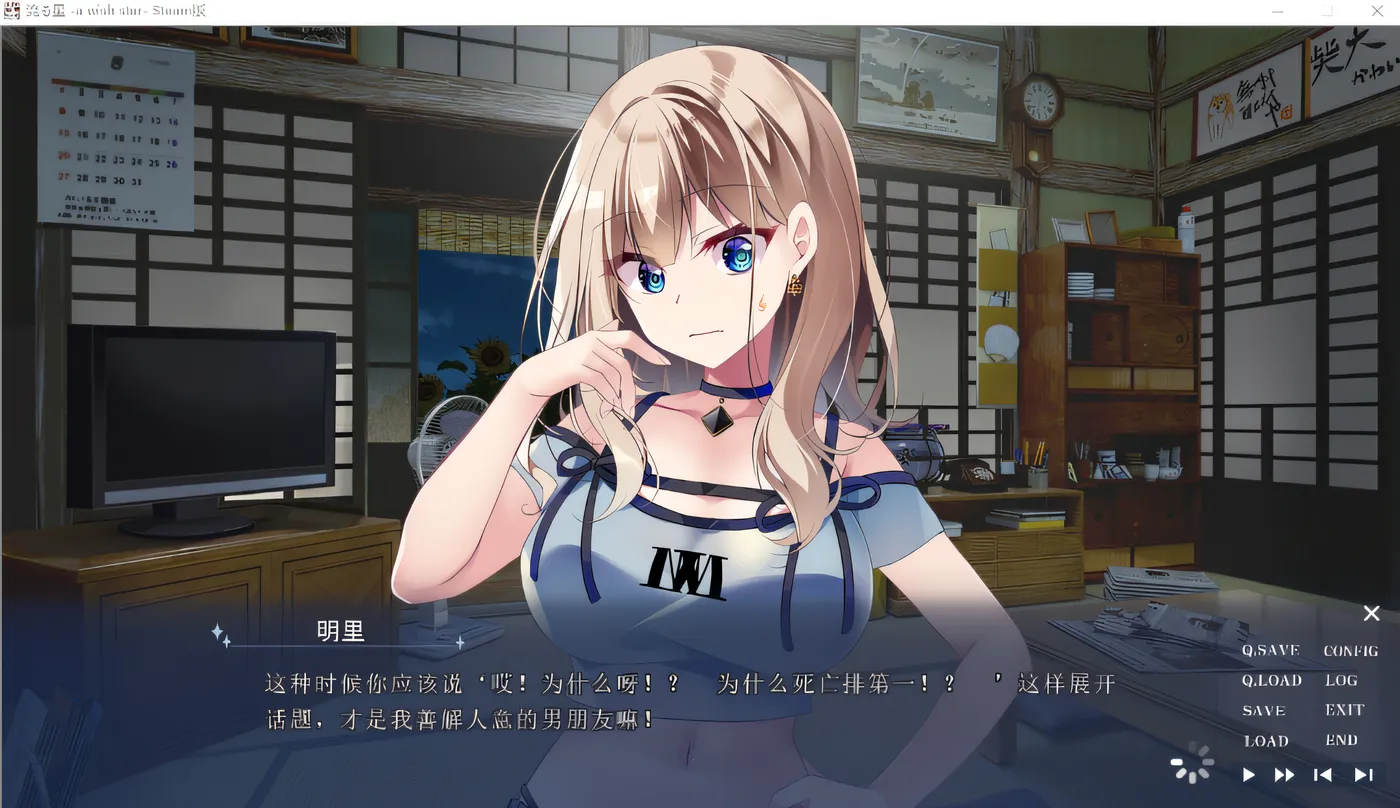Screen dimensions: 1400x808
Task: View the dialogue history via LOG
Action: point(1340,680)
